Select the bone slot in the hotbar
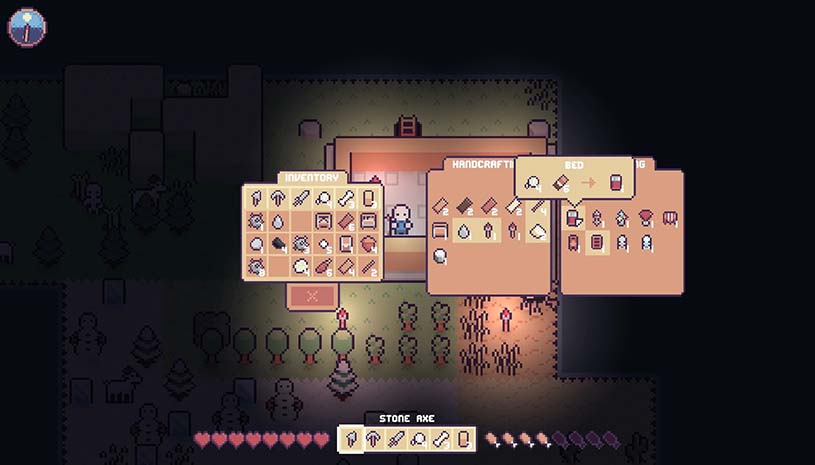This screenshot has height=465, width=815. coord(439,440)
